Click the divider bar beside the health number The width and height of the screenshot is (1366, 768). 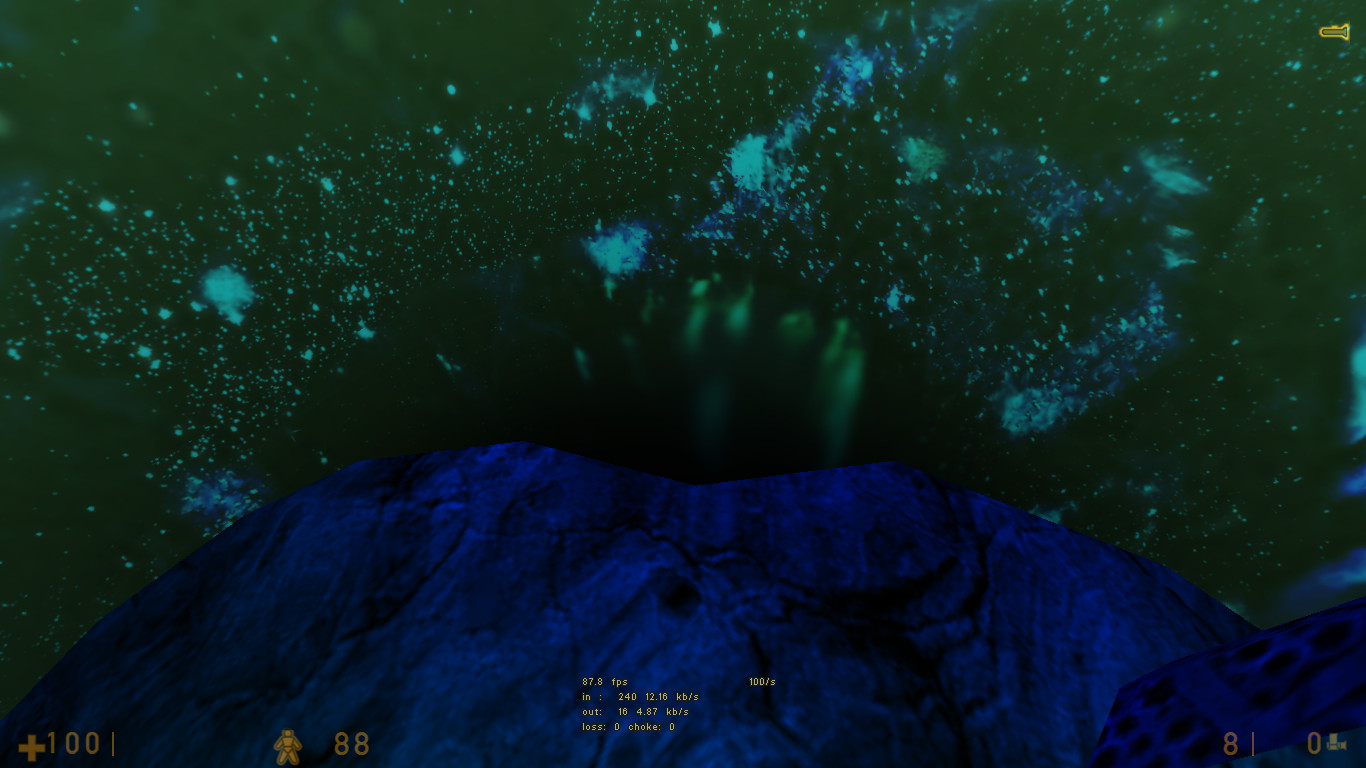113,744
